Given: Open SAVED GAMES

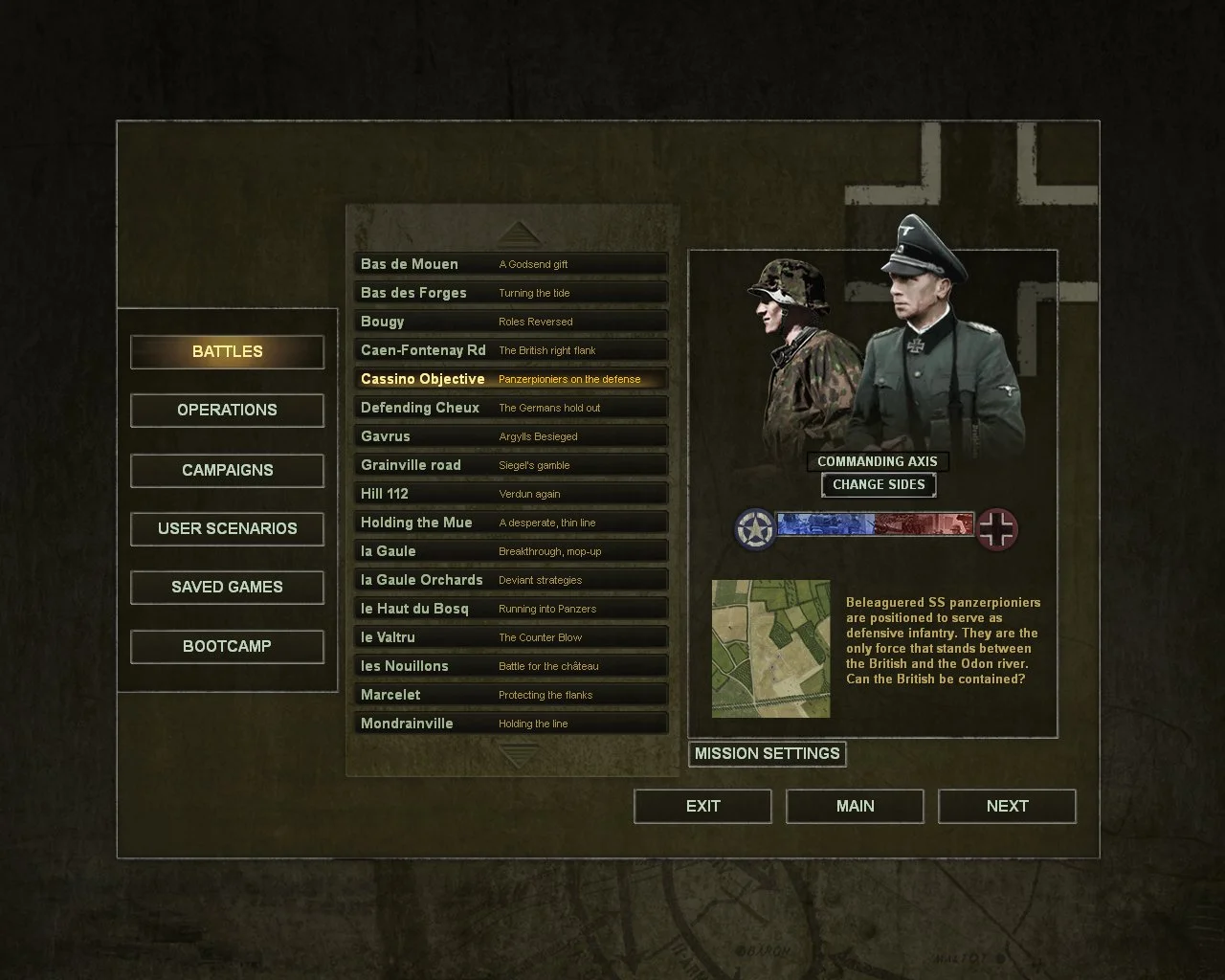Looking at the screenshot, I should [x=227, y=587].
